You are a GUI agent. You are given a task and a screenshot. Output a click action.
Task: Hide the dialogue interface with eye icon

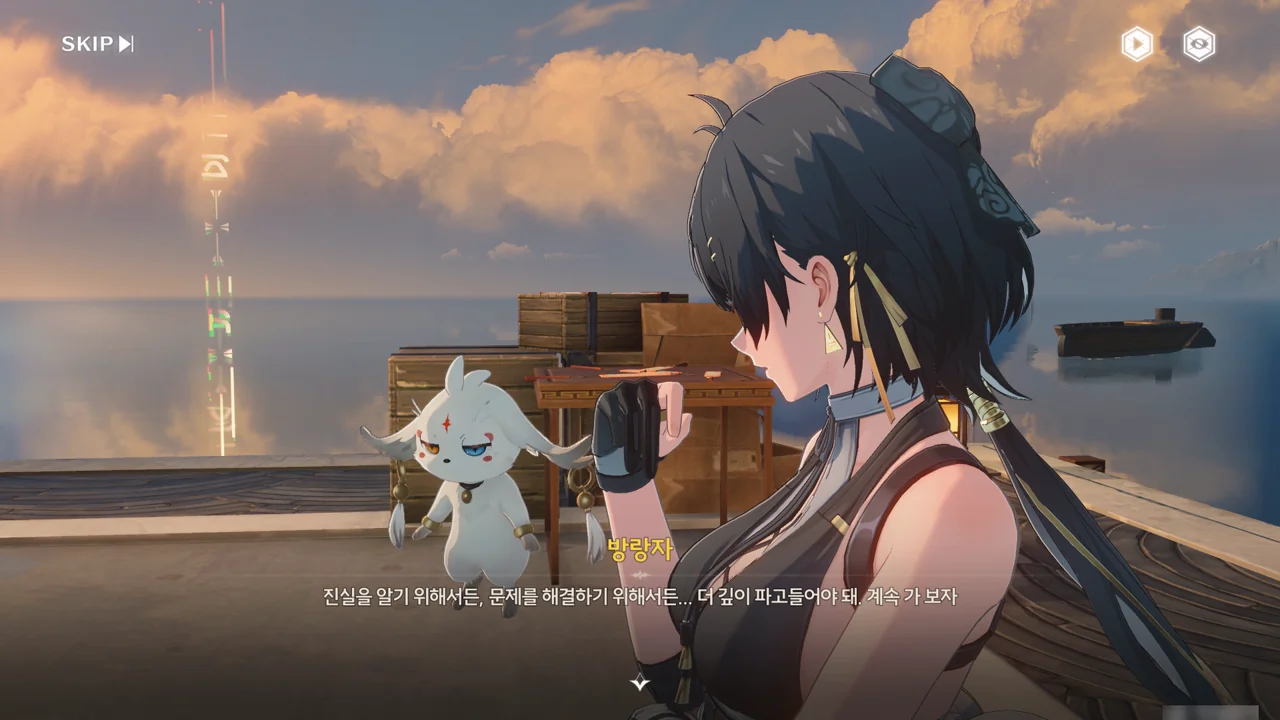coord(1199,44)
